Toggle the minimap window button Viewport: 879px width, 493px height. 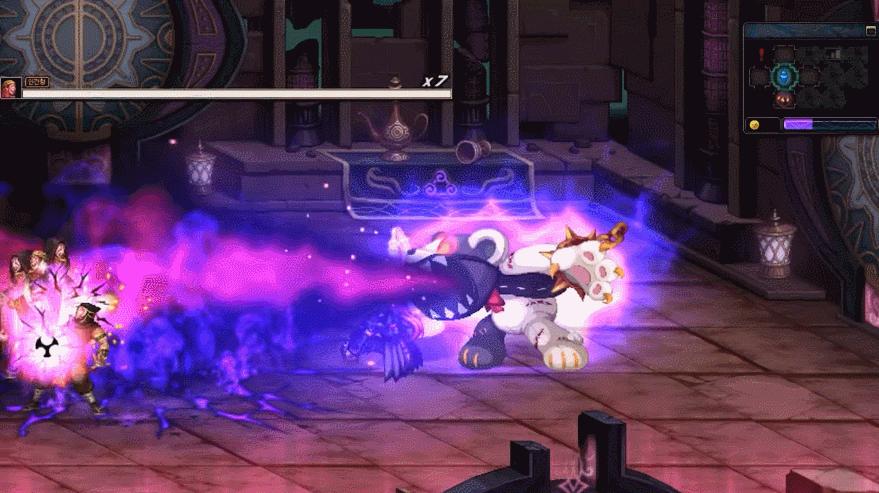[x=870, y=31]
